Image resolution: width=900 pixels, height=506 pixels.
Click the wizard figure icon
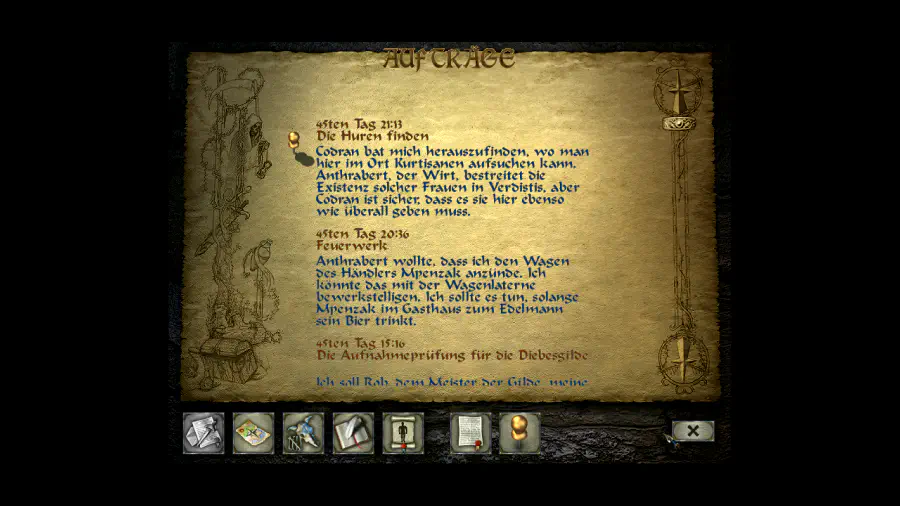point(303,433)
